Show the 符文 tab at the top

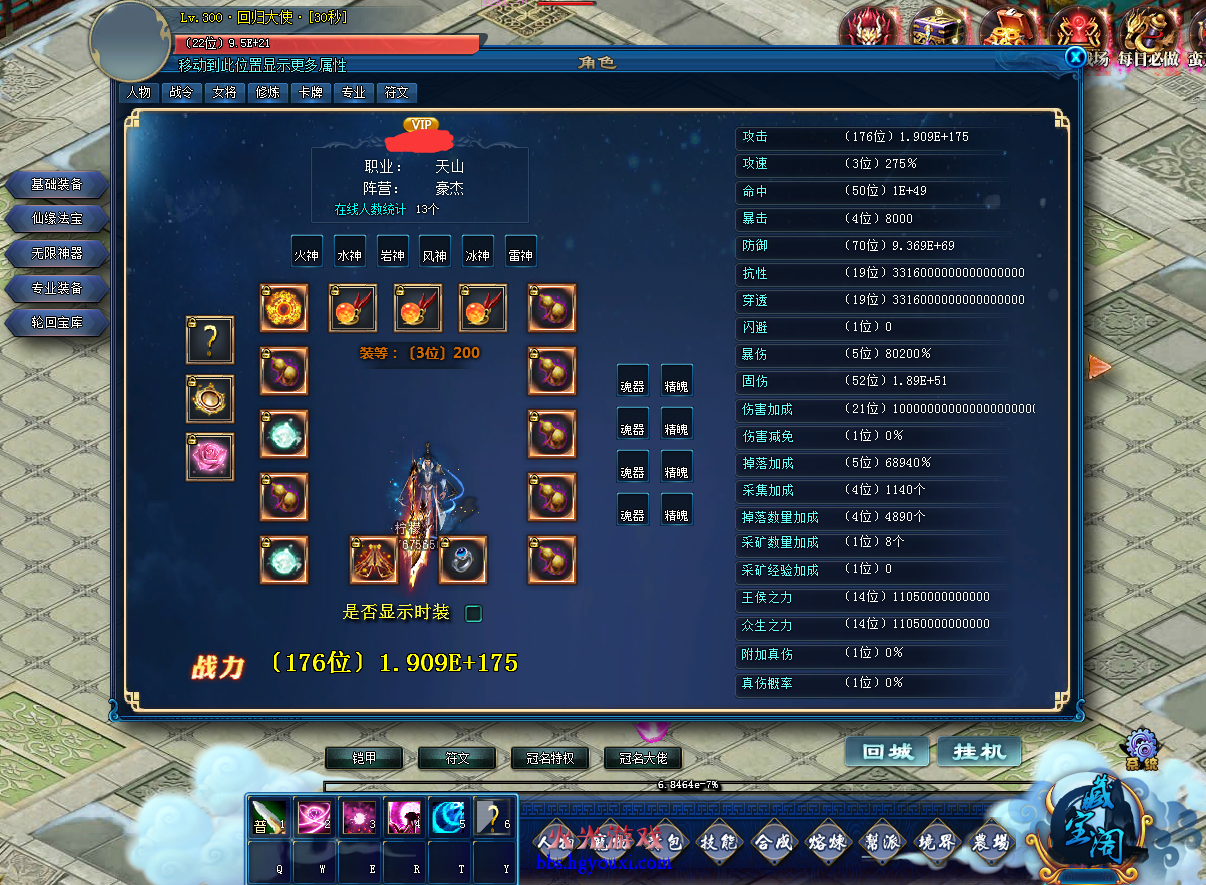[397, 93]
